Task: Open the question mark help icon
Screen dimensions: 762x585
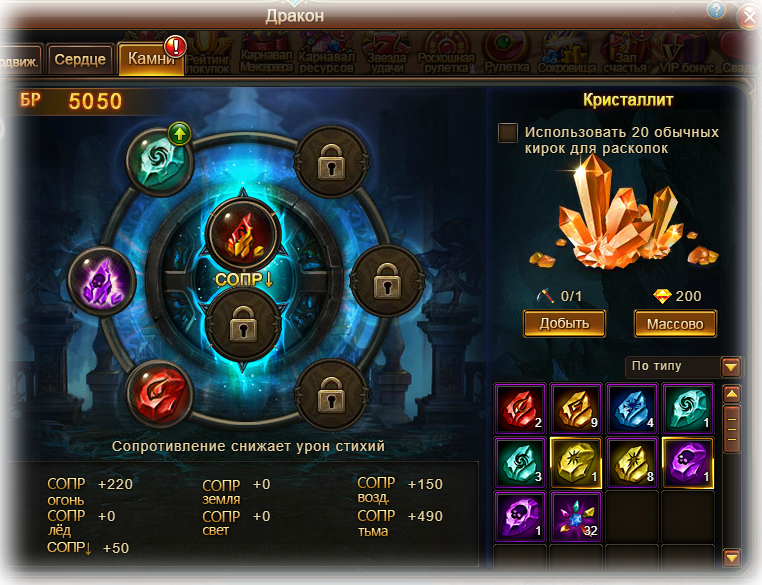Action: click(x=716, y=10)
